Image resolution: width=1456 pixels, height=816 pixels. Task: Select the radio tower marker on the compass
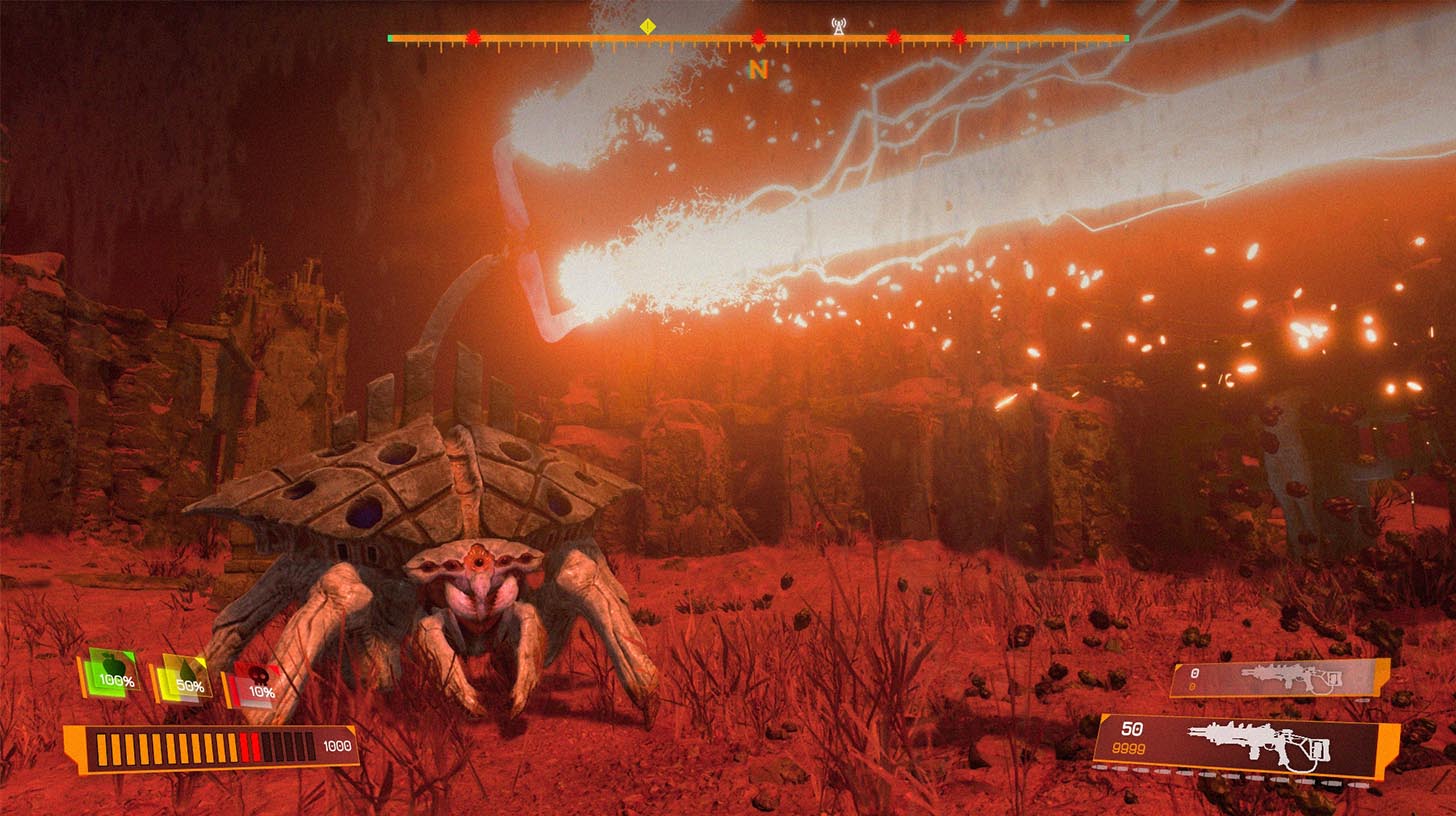[839, 26]
